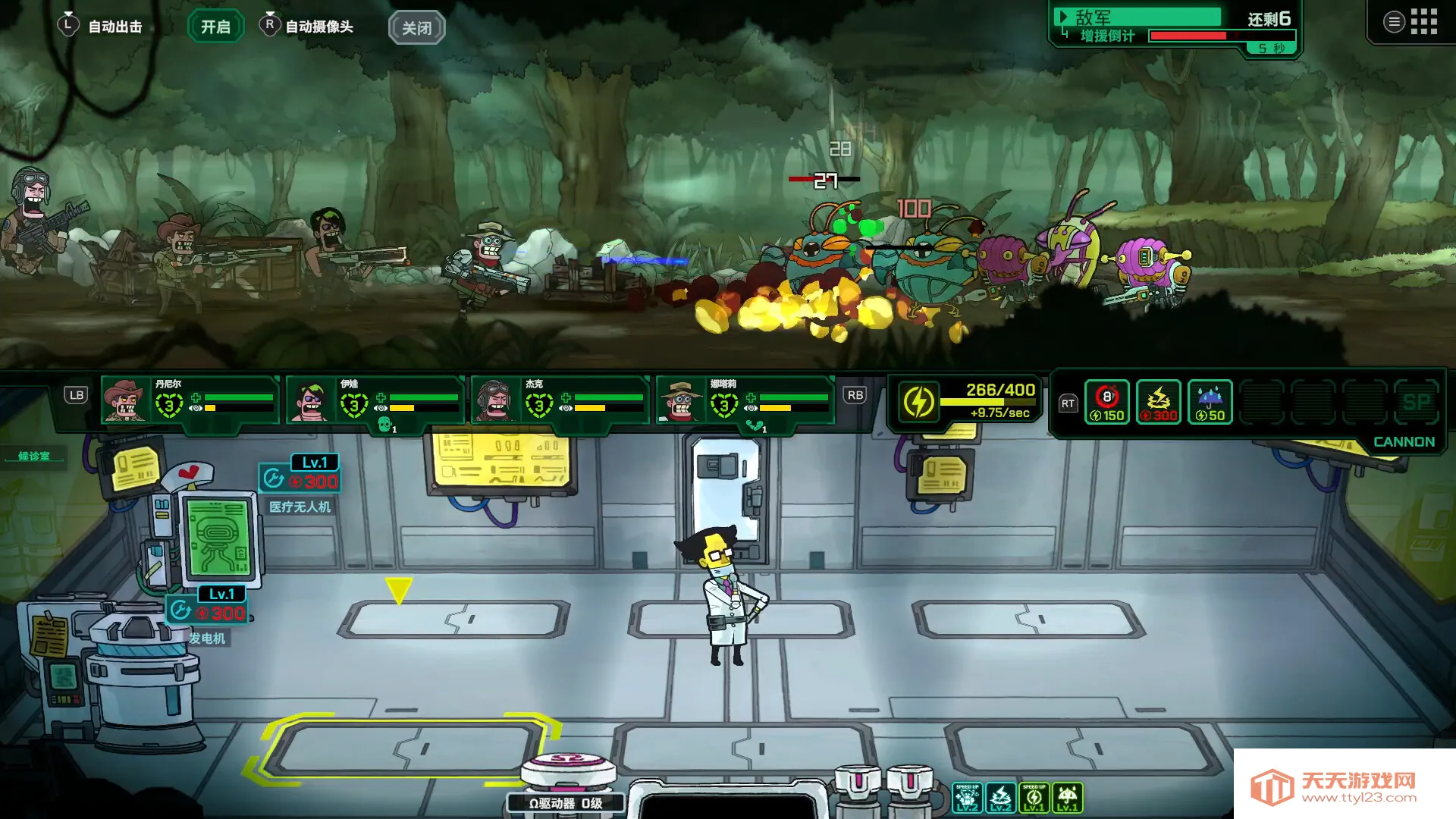
Task: Select soldier 杰克's portrait card
Action: [560, 399]
